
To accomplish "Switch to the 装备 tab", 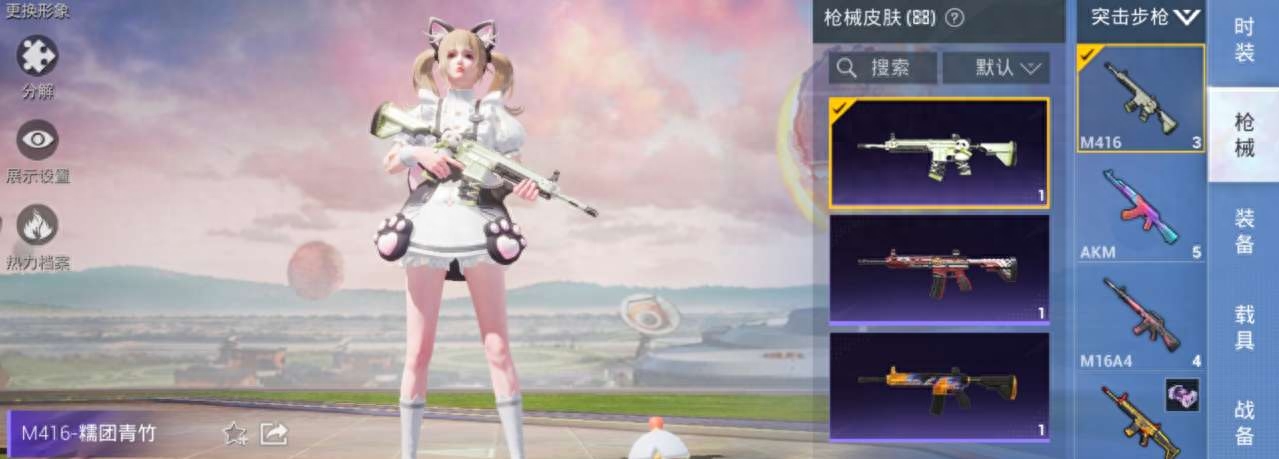I will click(x=1244, y=231).
